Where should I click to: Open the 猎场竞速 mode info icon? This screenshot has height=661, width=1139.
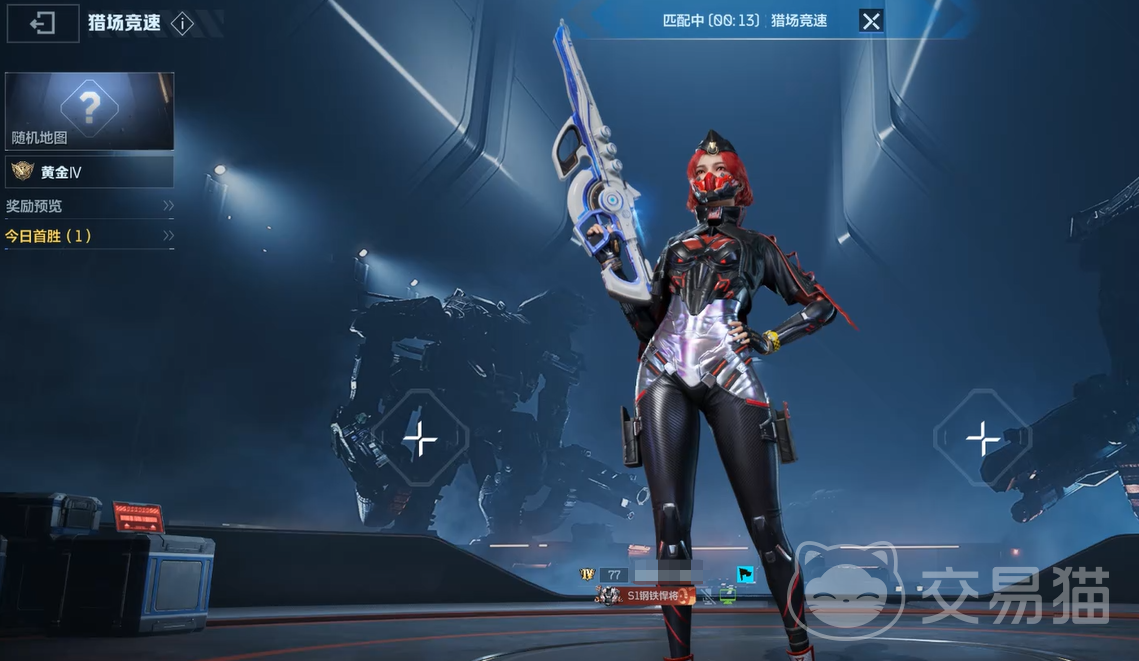tap(182, 24)
